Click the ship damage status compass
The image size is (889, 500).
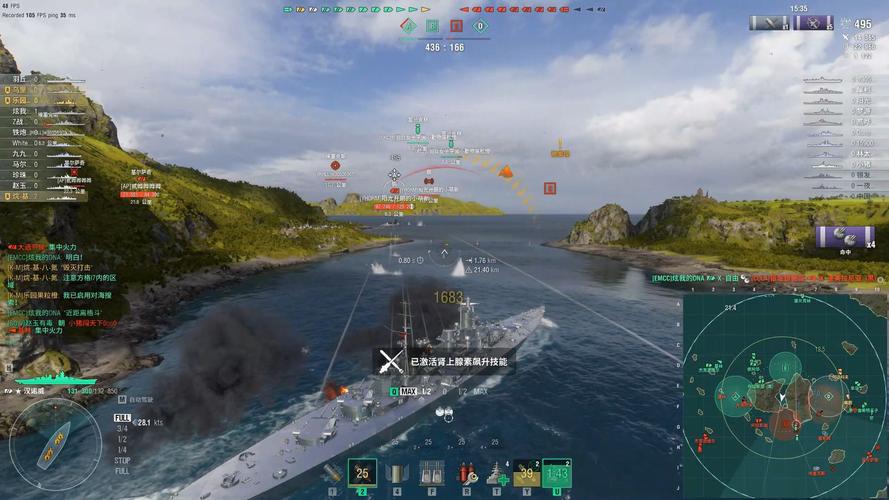pos(53,440)
